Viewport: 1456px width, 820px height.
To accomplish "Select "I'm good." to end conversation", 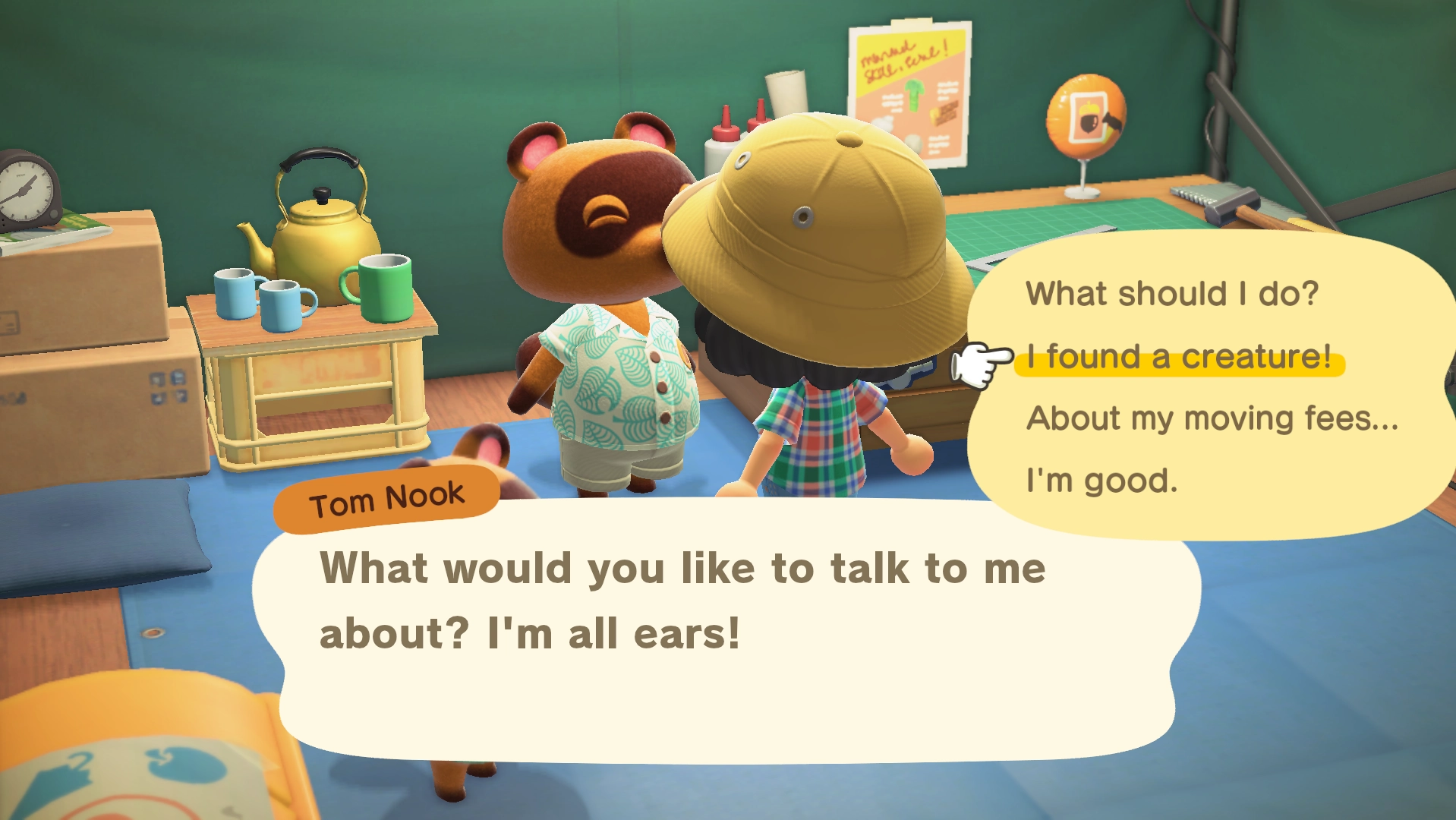I will [x=1100, y=479].
